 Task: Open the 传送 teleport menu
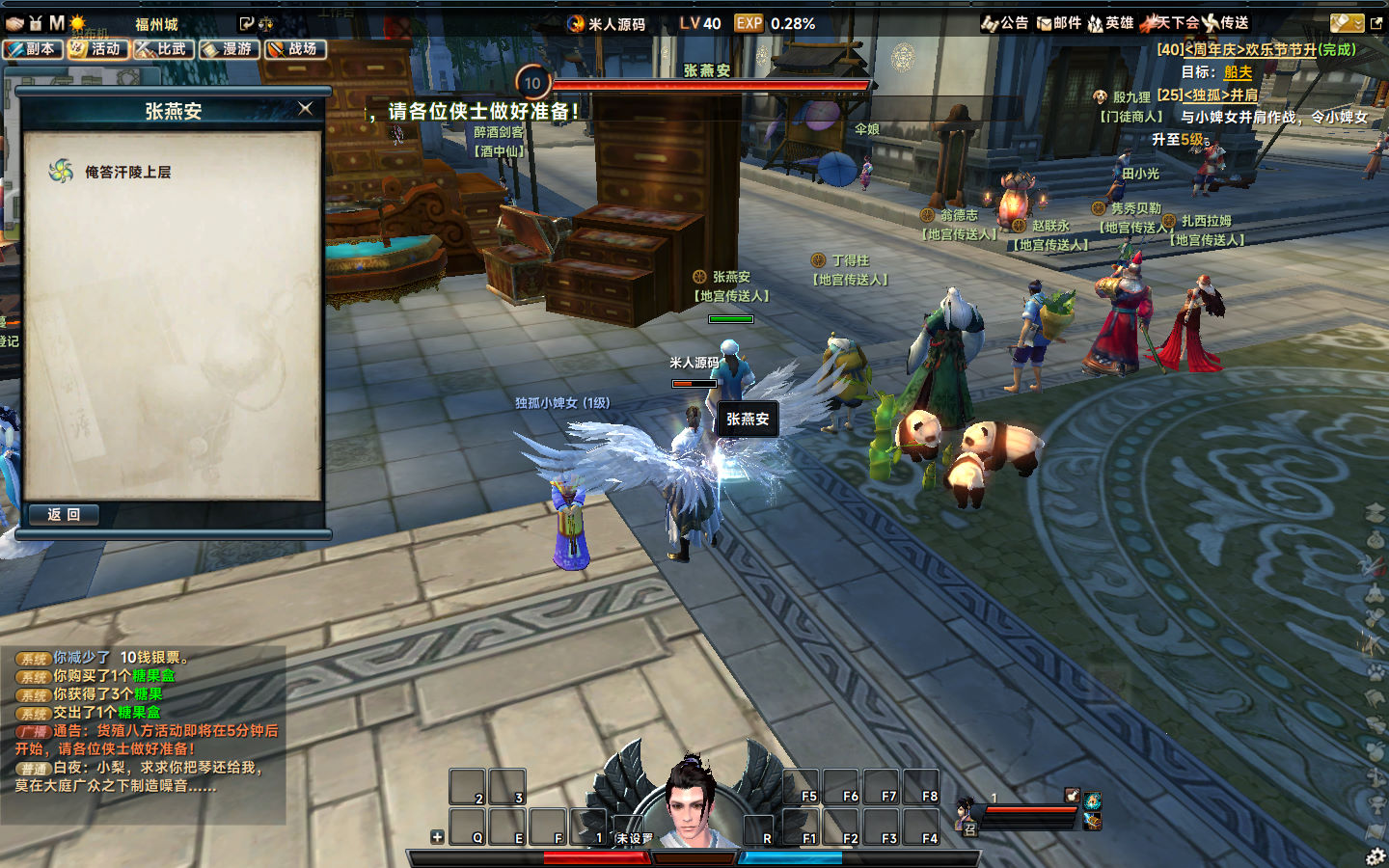click(x=1225, y=23)
